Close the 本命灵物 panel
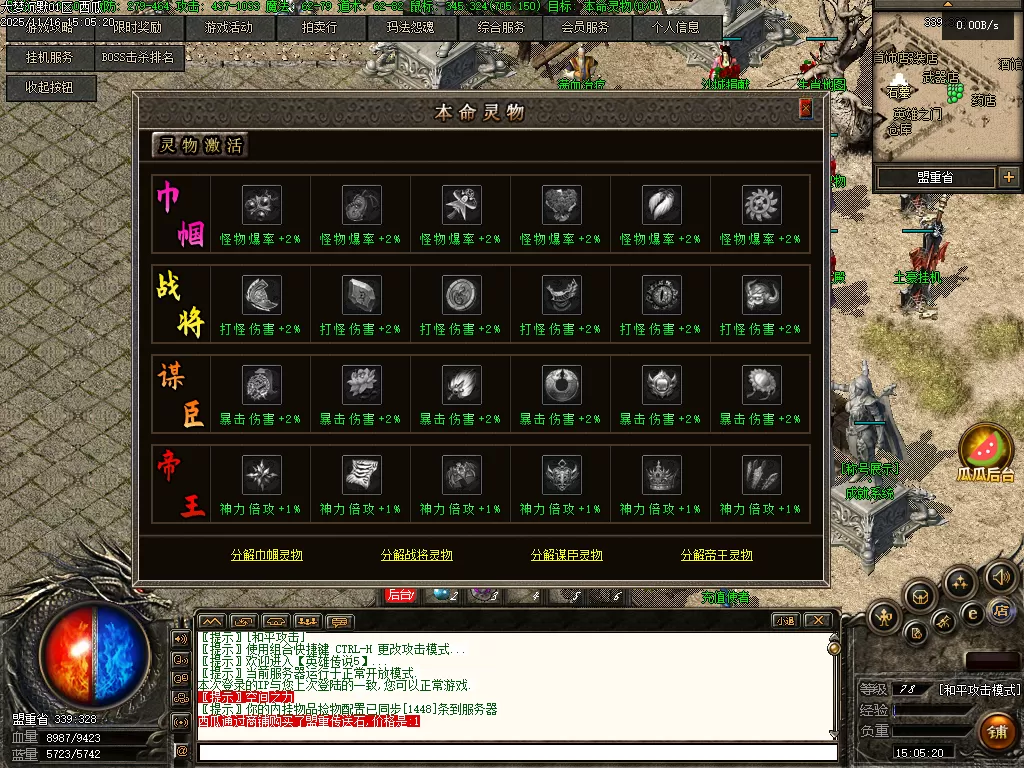This screenshot has height=768, width=1024. [805, 109]
